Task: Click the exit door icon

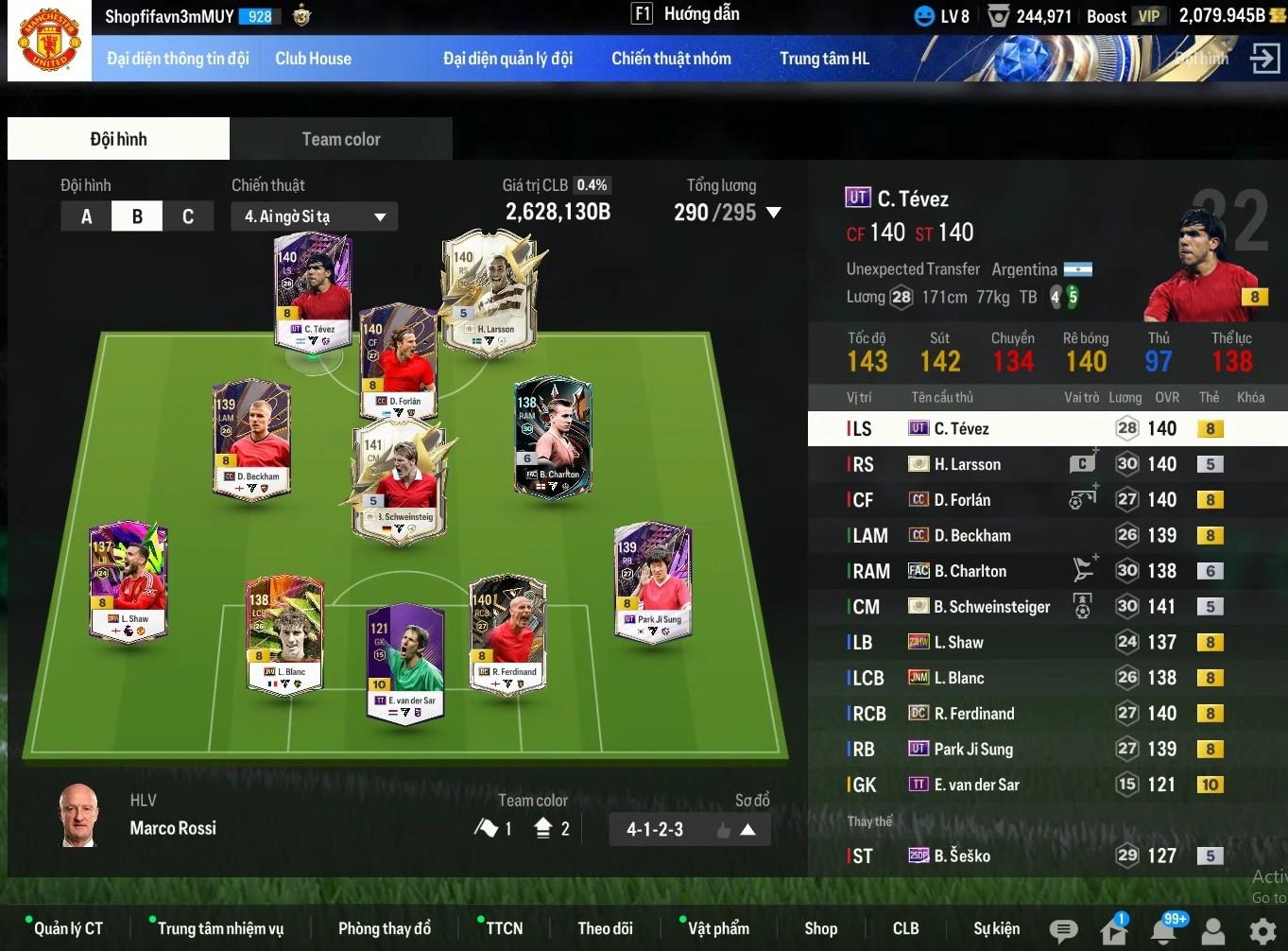Action: pos(1263,58)
